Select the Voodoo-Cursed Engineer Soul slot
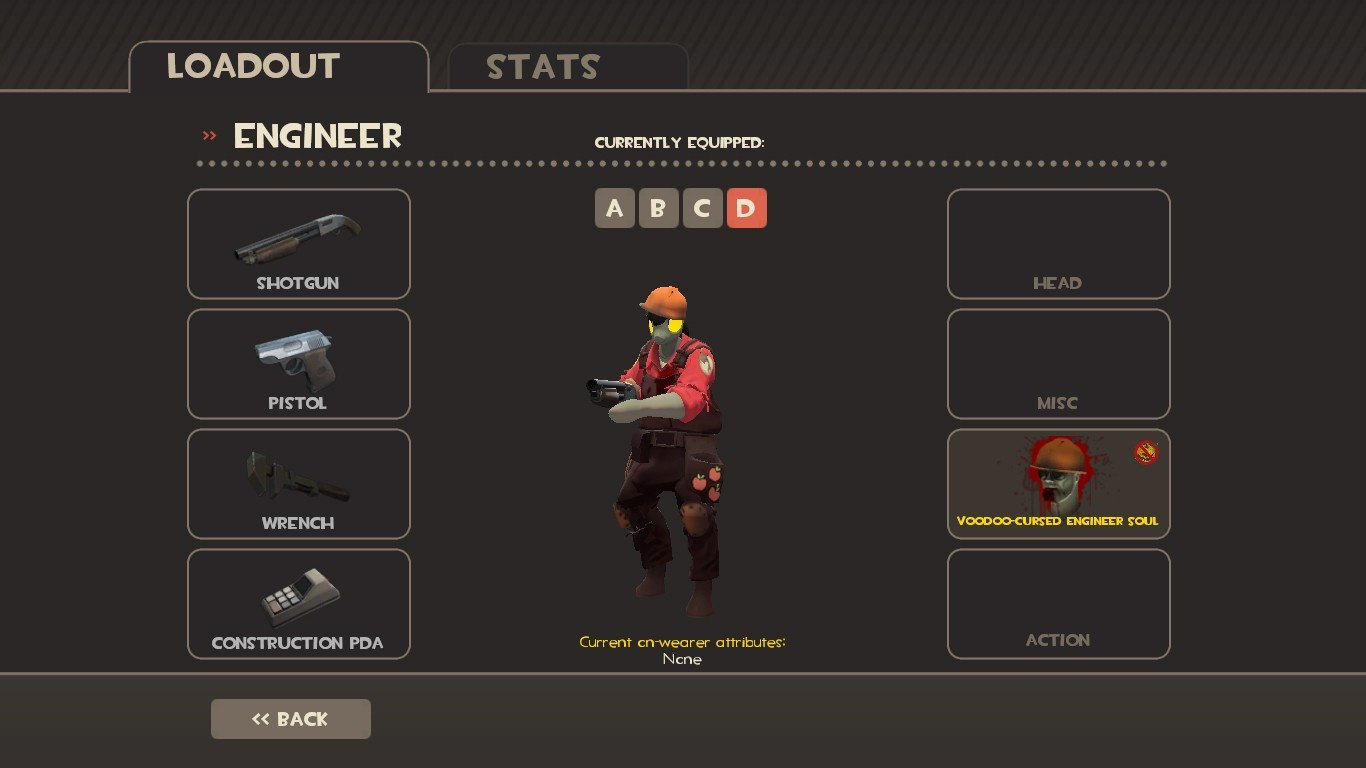 pos(1058,484)
